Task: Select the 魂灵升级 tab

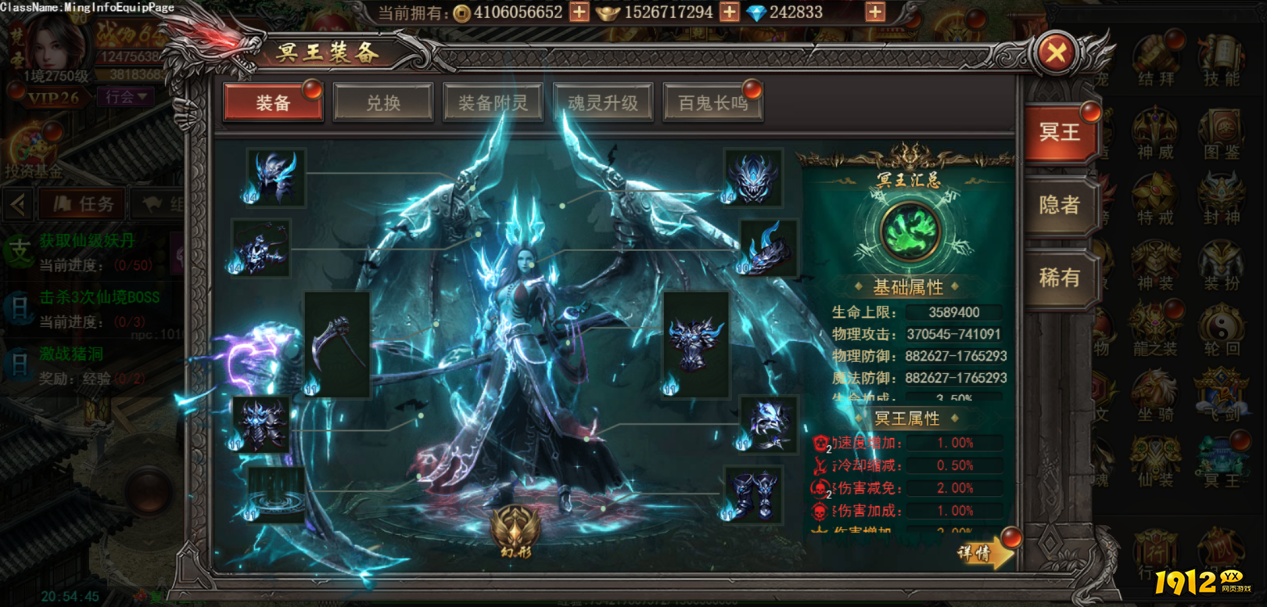Action: coord(603,102)
